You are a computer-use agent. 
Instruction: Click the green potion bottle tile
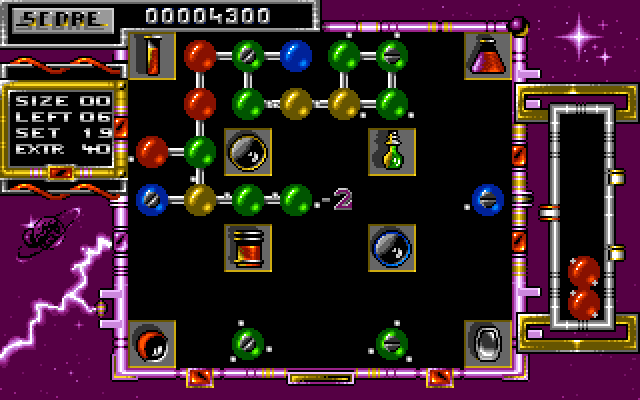pos(392,150)
